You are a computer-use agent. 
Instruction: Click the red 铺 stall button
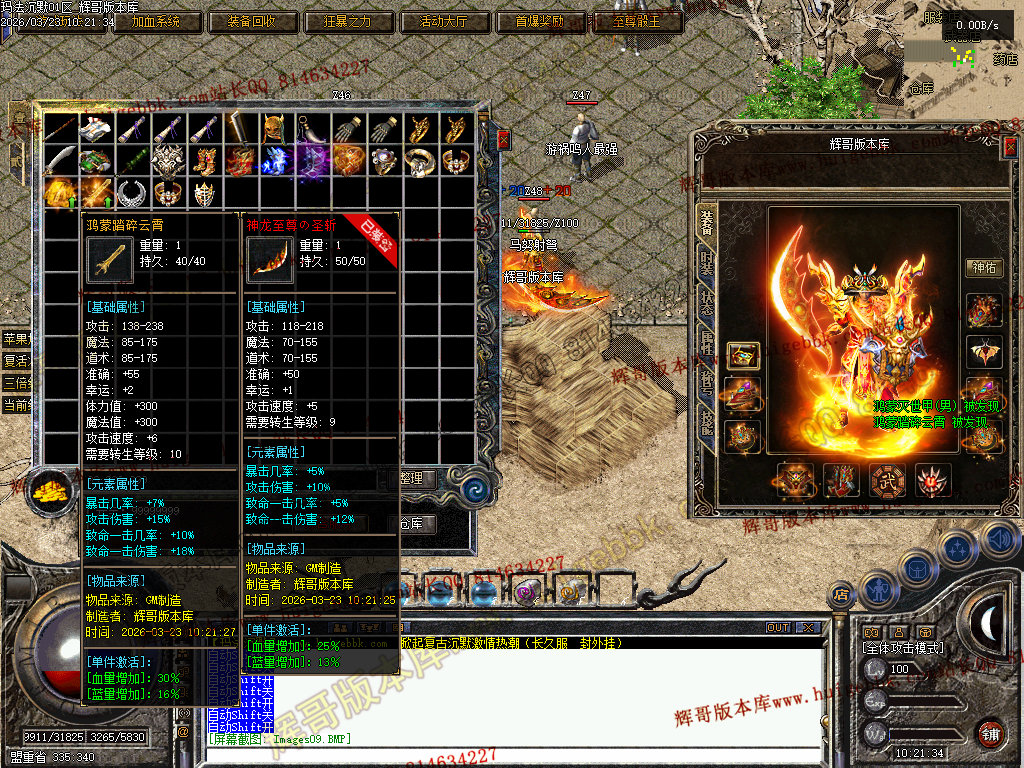(x=991, y=733)
